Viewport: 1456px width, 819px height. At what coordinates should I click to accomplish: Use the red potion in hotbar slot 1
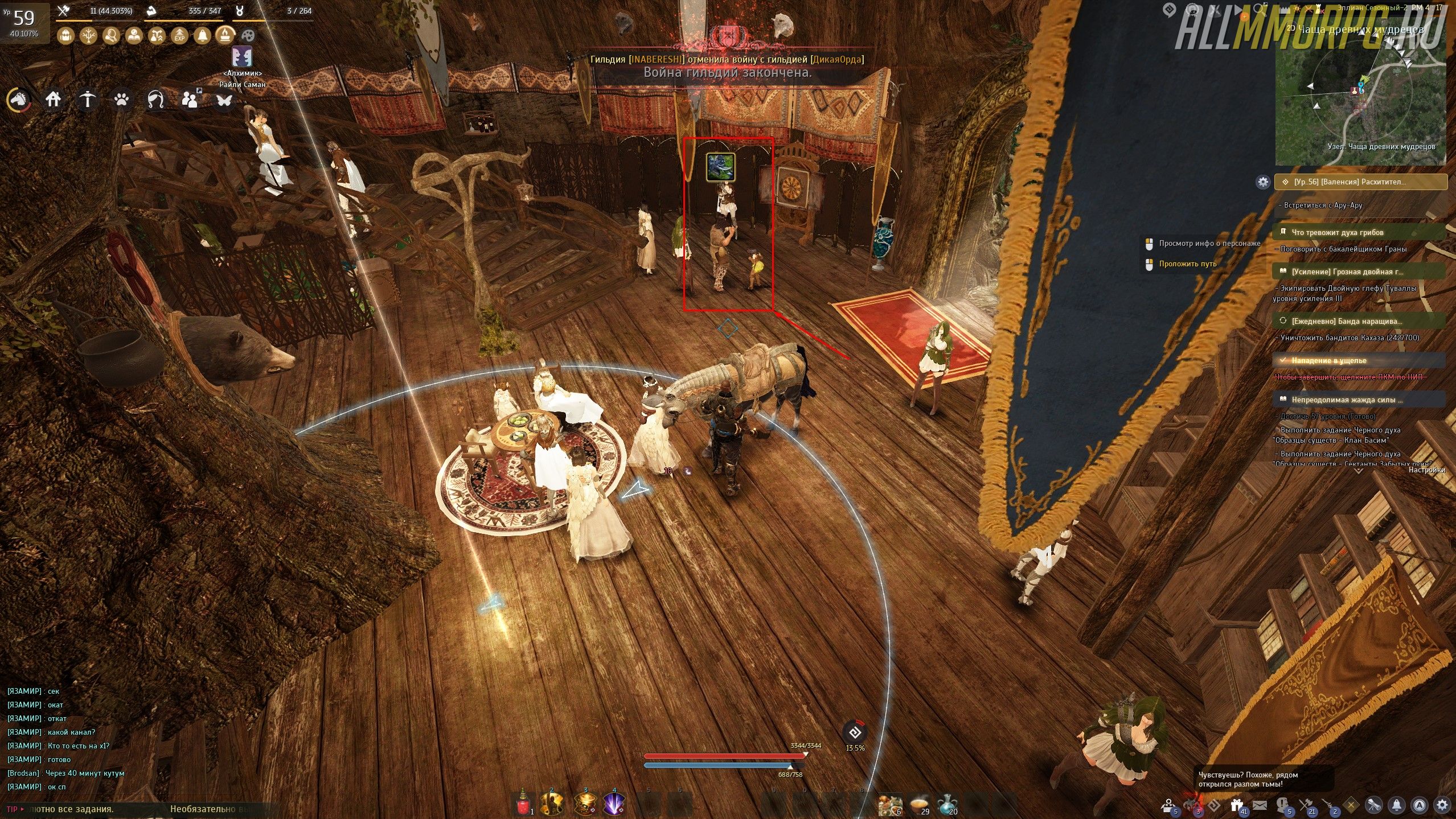[523, 804]
